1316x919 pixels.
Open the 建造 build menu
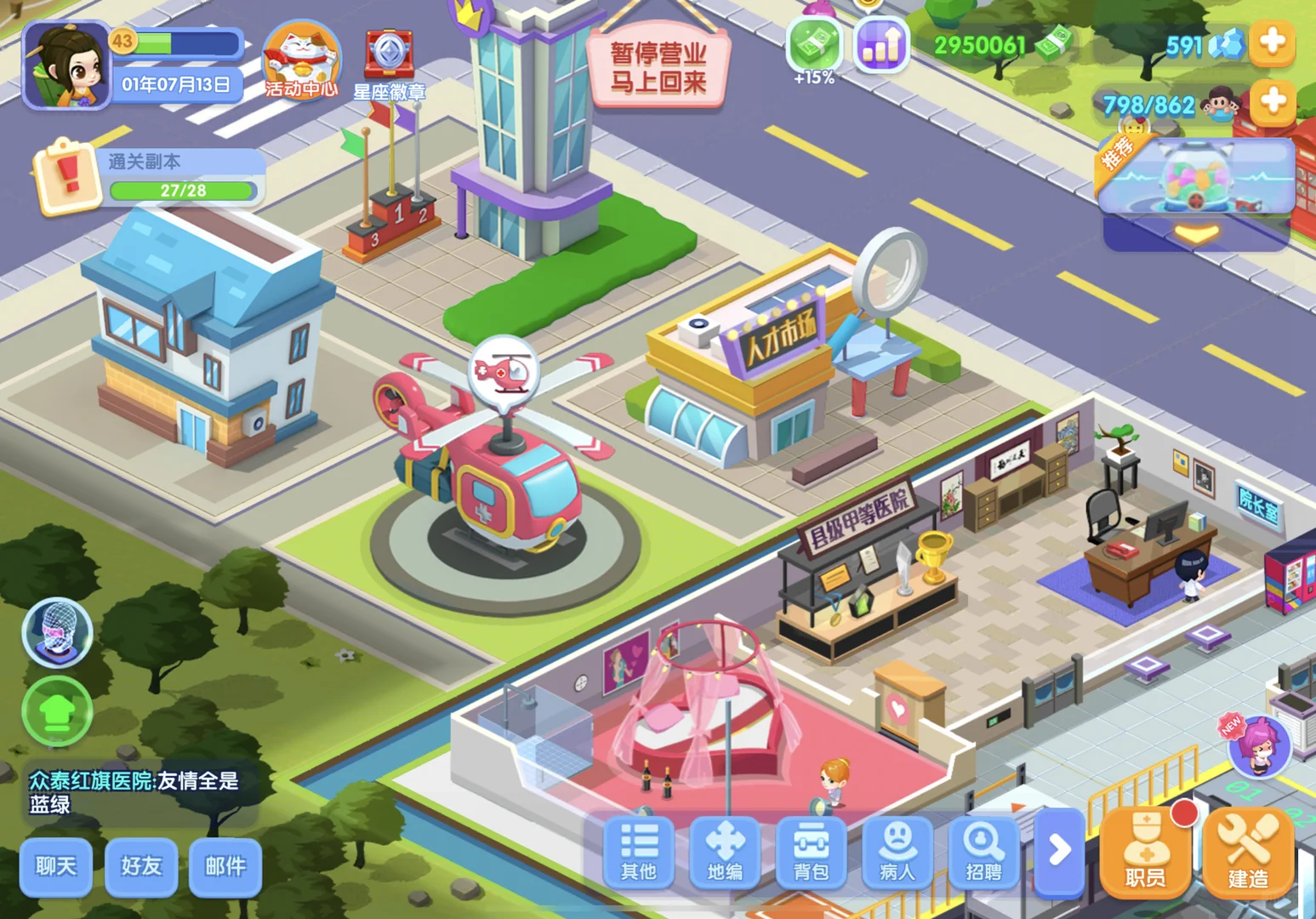1247,853
